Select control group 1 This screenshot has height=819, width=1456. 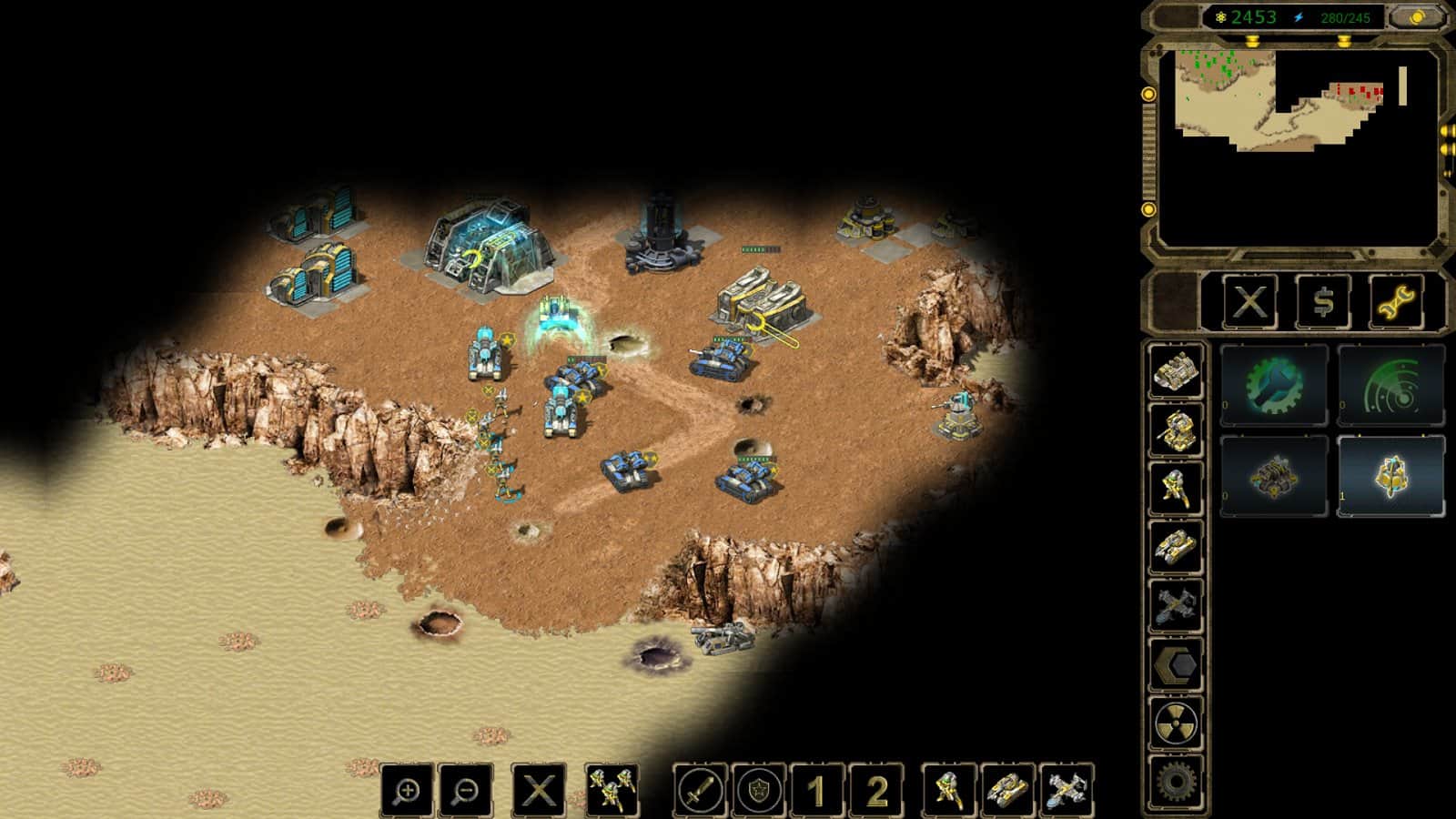tap(816, 791)
